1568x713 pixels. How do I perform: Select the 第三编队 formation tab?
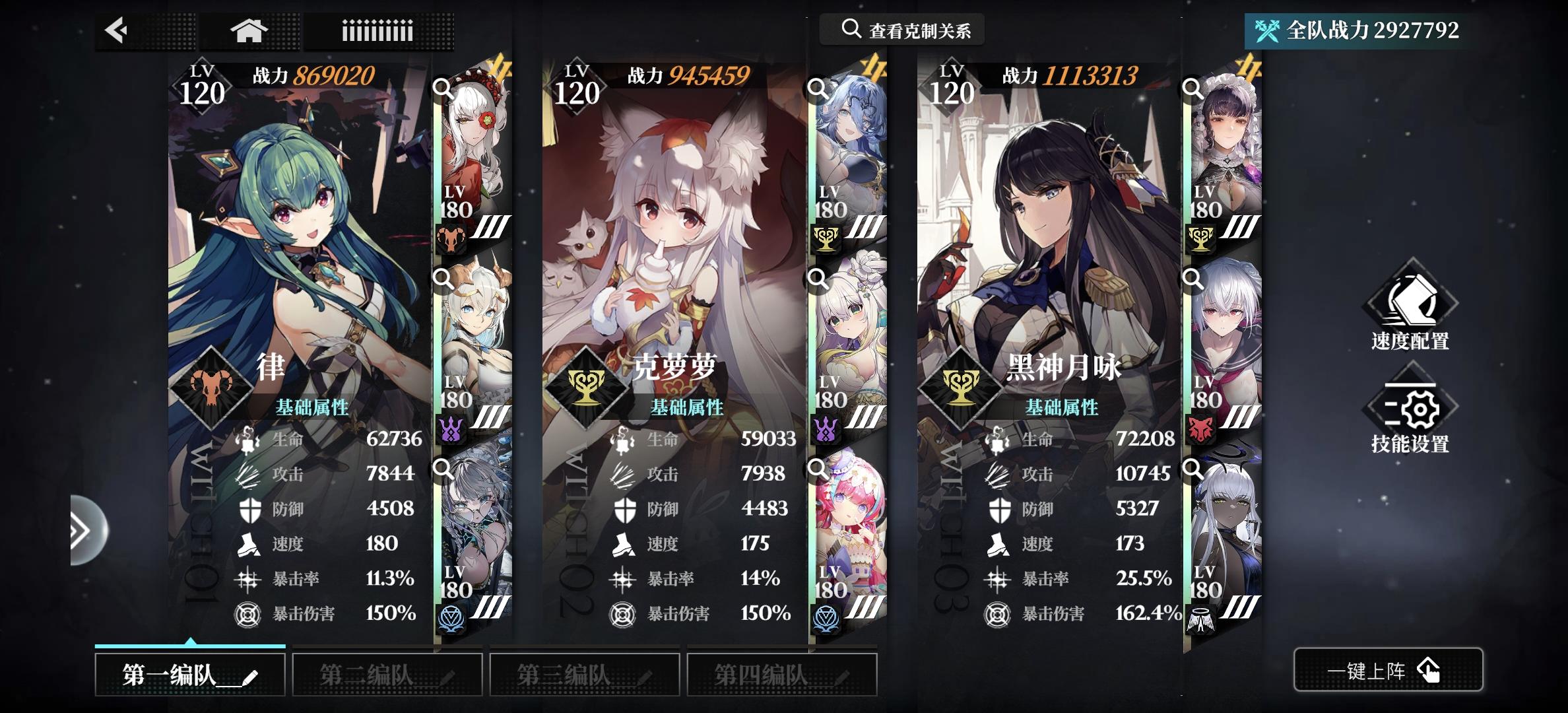583,673
